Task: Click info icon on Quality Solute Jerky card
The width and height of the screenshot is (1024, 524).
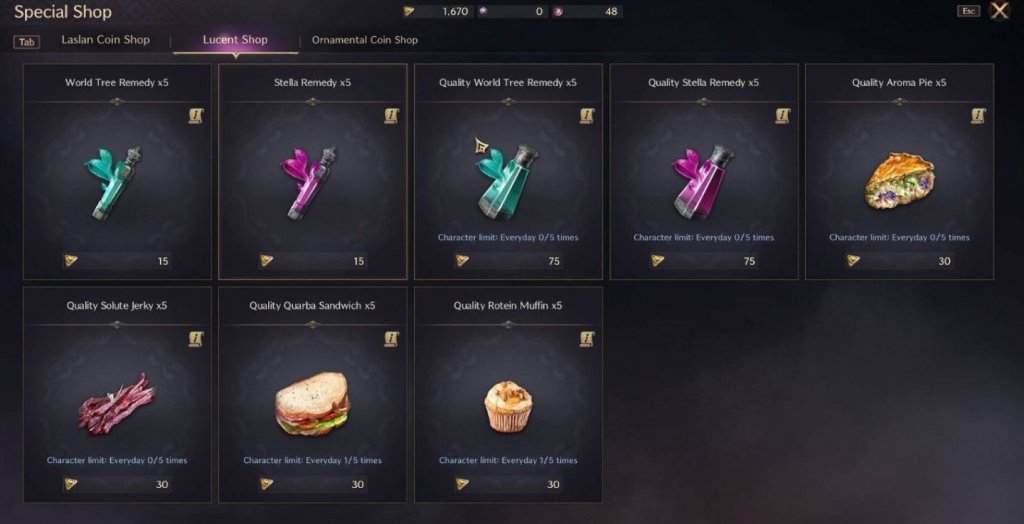Action: tap(196, 340)
